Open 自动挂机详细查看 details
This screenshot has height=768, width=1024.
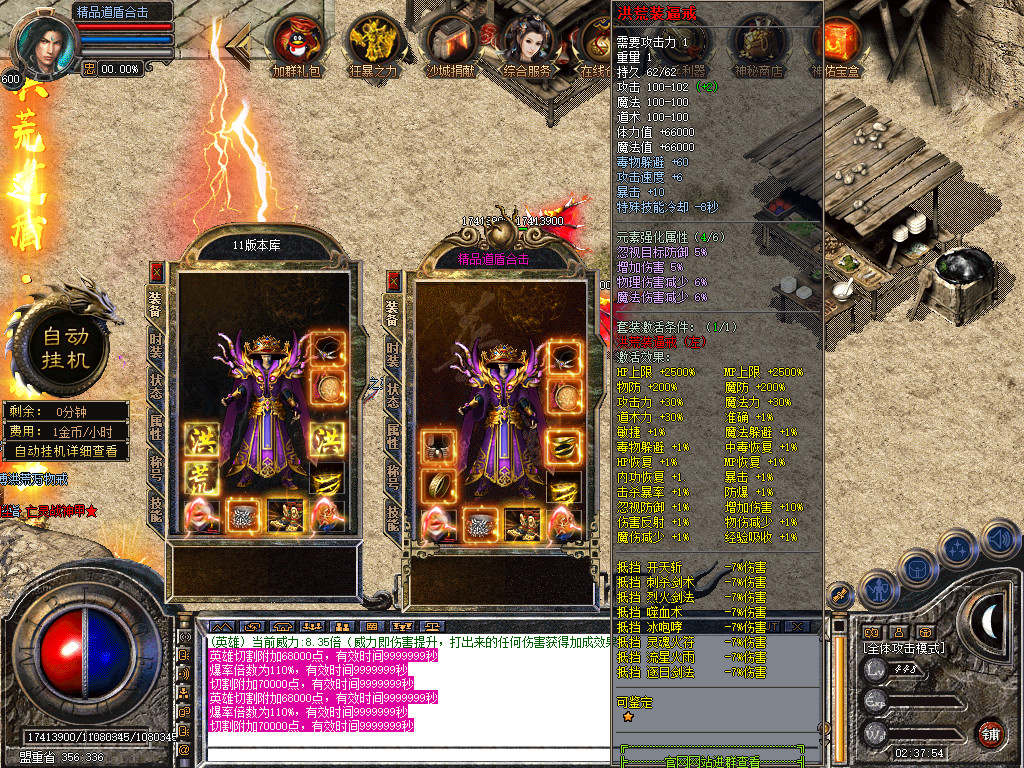tap(66, 451)
